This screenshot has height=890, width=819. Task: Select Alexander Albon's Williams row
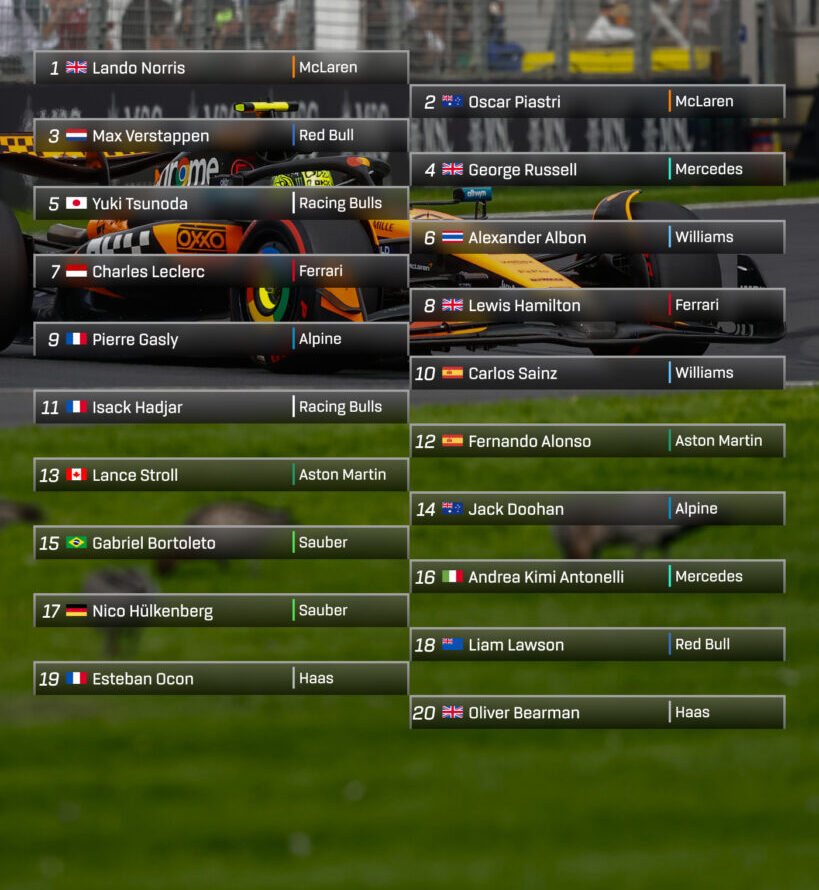tap(597, 238)
